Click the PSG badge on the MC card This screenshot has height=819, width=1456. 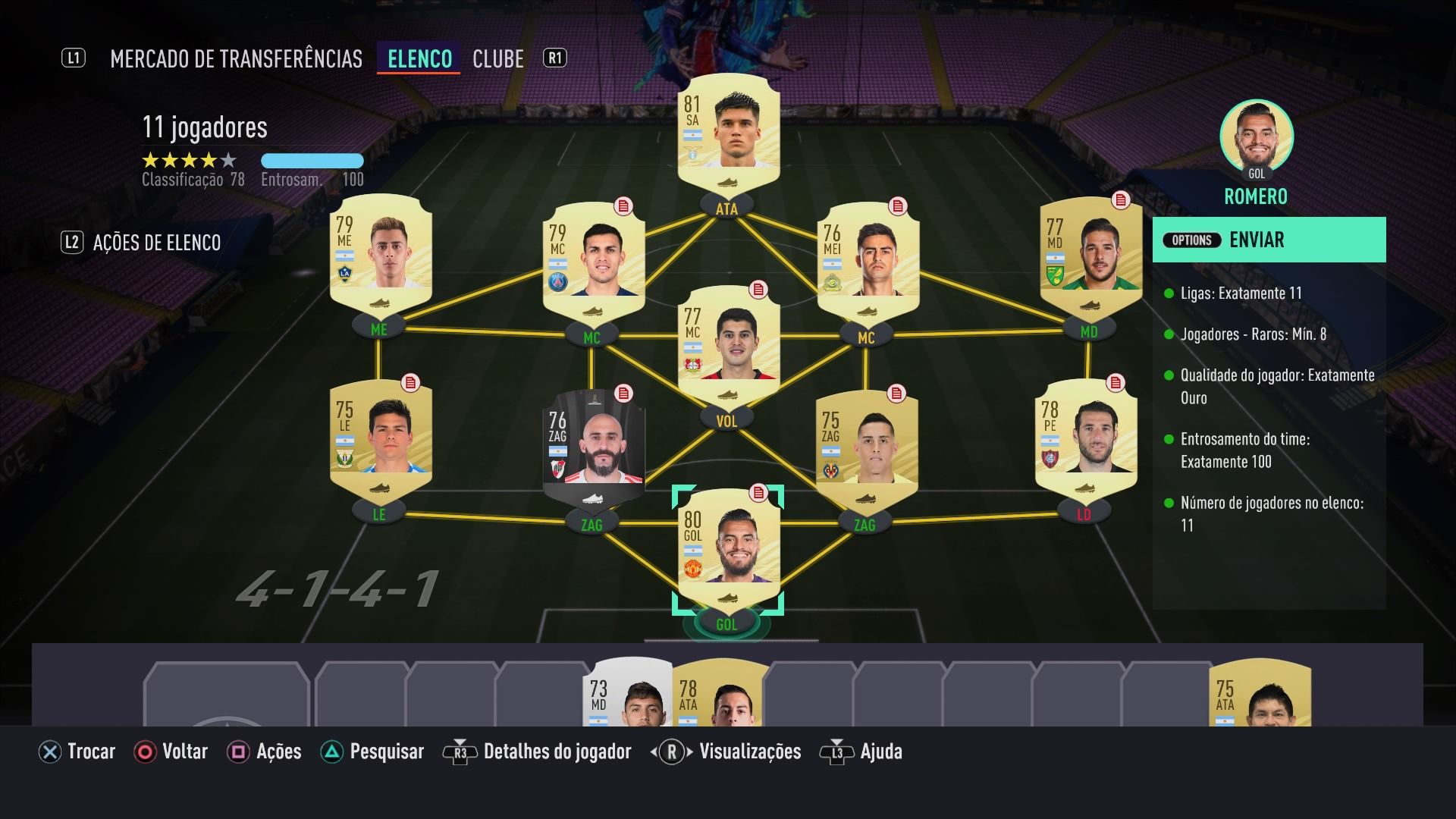point(557,278)
